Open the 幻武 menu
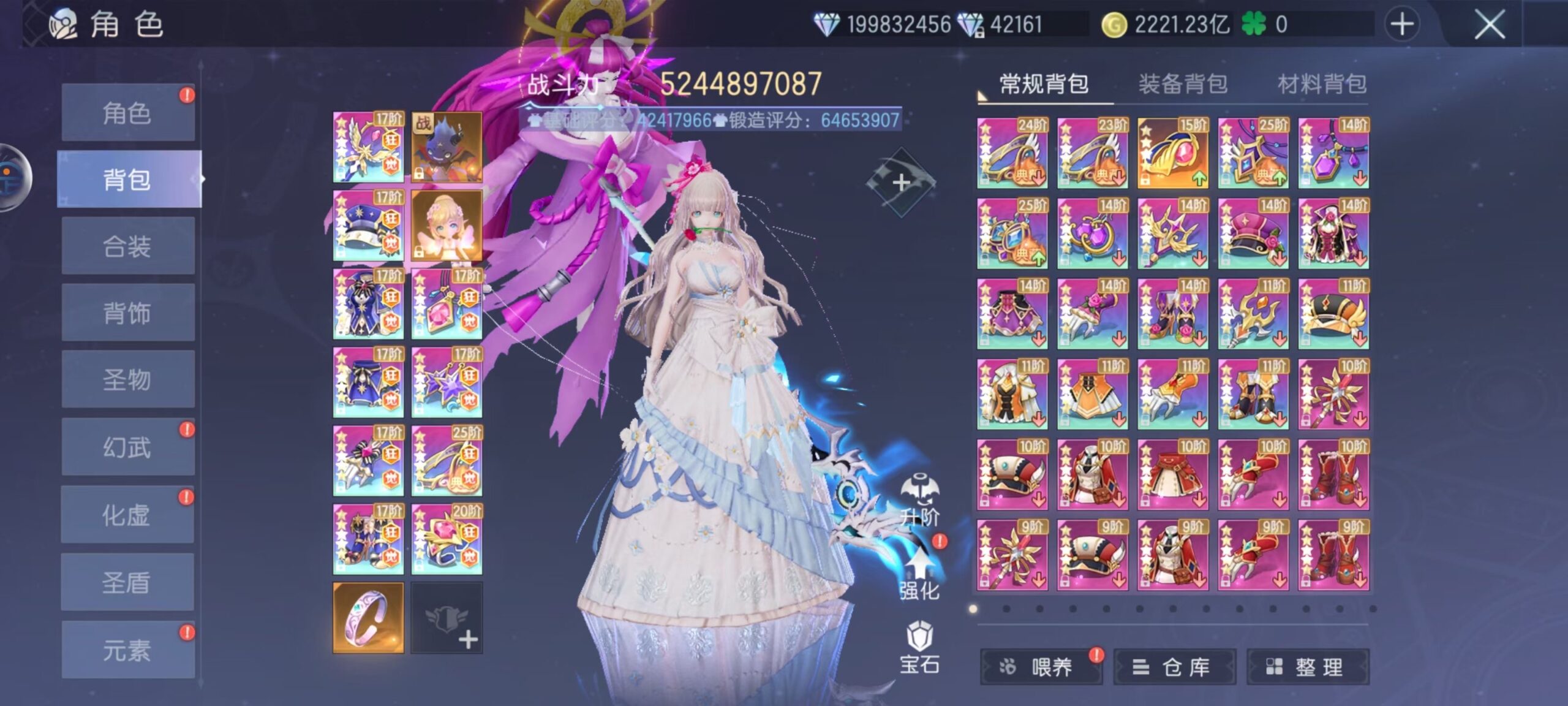This screenshot has width=1568, height=706. 127,447
